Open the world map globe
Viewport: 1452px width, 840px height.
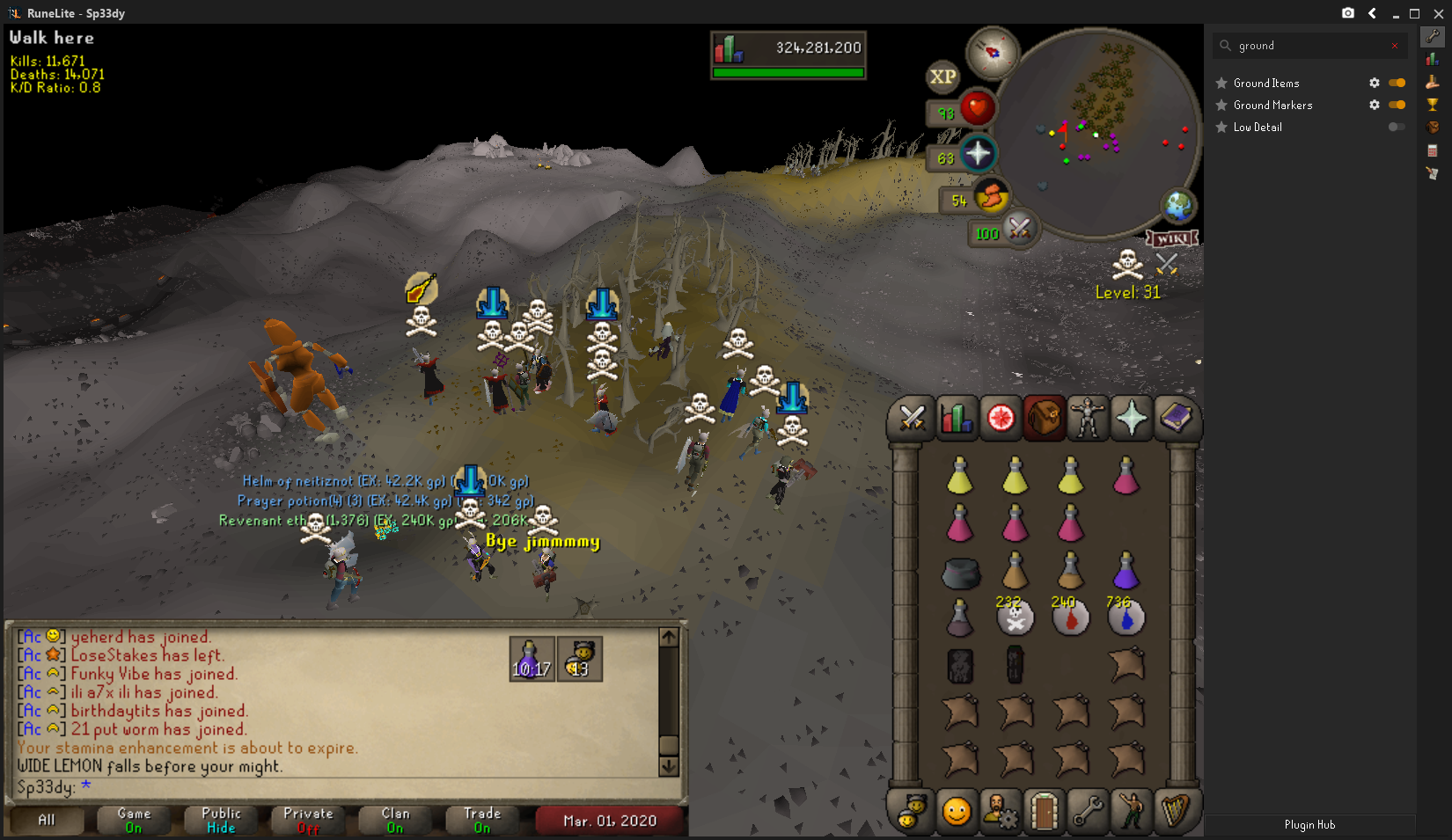[1178, 207]
